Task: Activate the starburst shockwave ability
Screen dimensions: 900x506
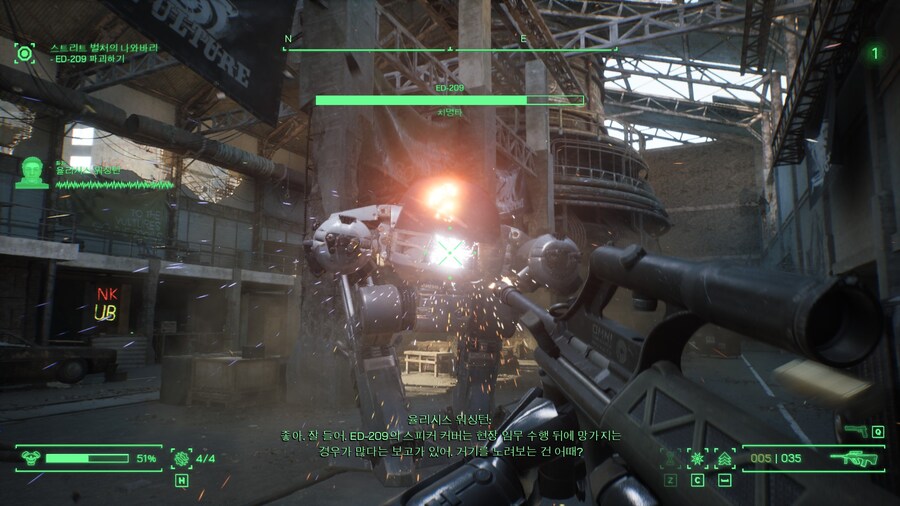Action: (697, 458)
